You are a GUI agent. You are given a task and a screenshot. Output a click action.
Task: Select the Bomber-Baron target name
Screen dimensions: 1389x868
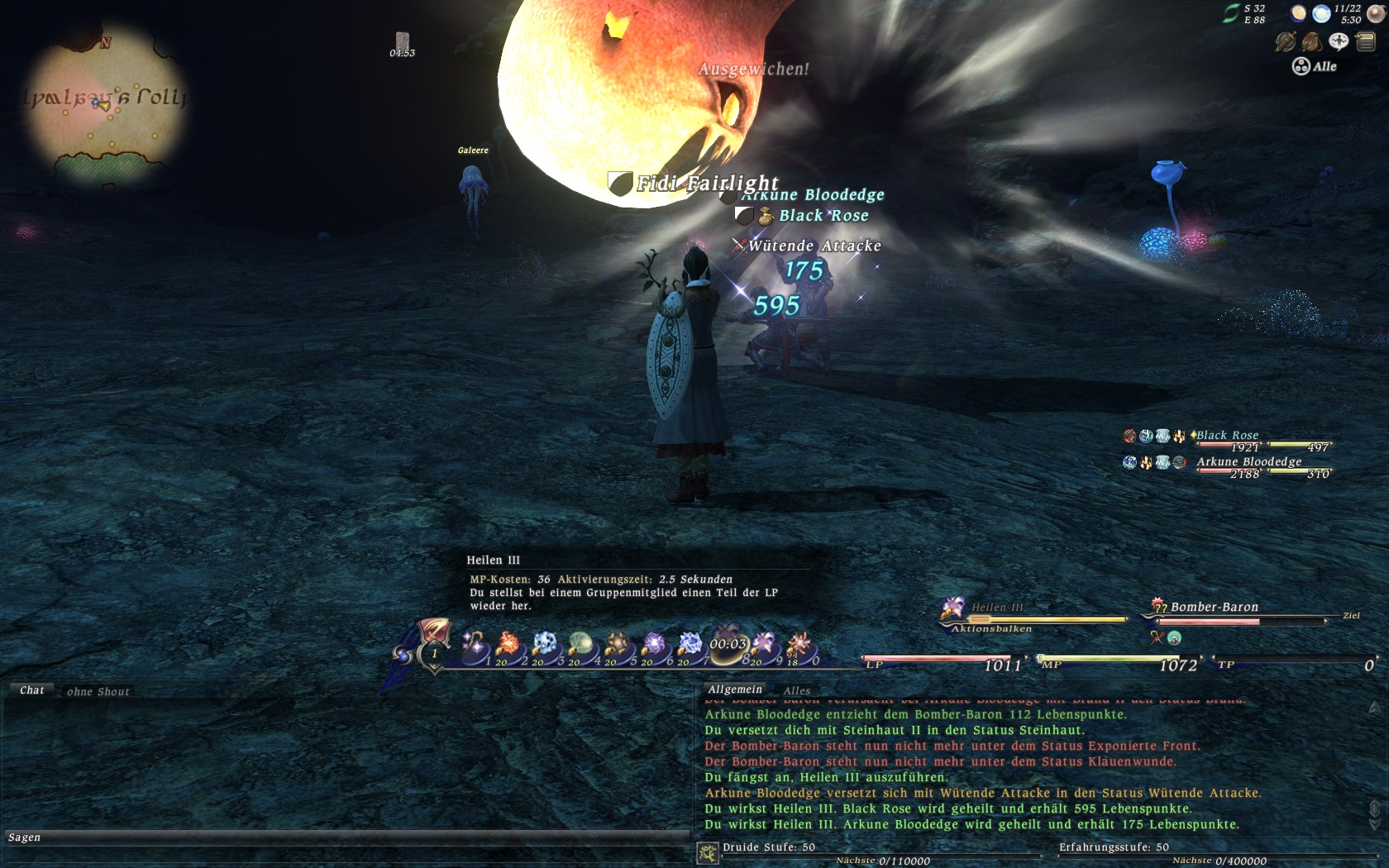tap(1214, 608)
